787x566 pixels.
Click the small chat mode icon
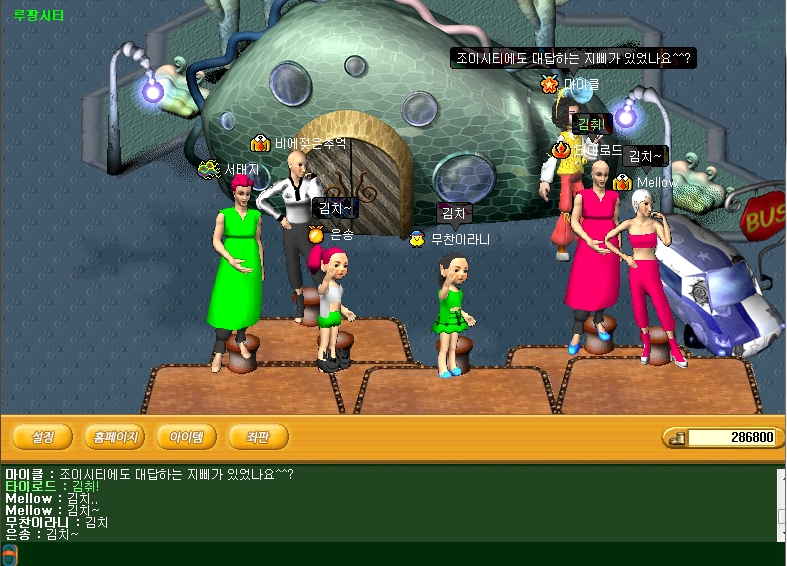pos(10,555)
